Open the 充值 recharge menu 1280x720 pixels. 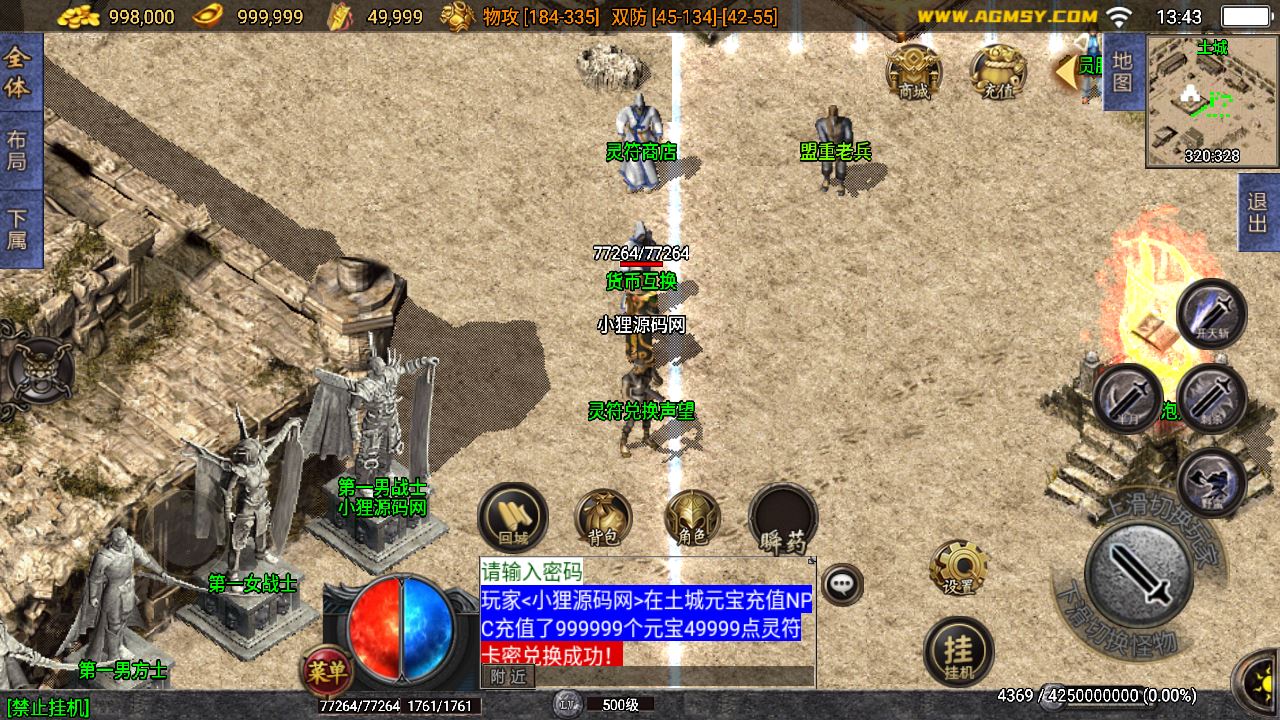click(x=997, y=72)
